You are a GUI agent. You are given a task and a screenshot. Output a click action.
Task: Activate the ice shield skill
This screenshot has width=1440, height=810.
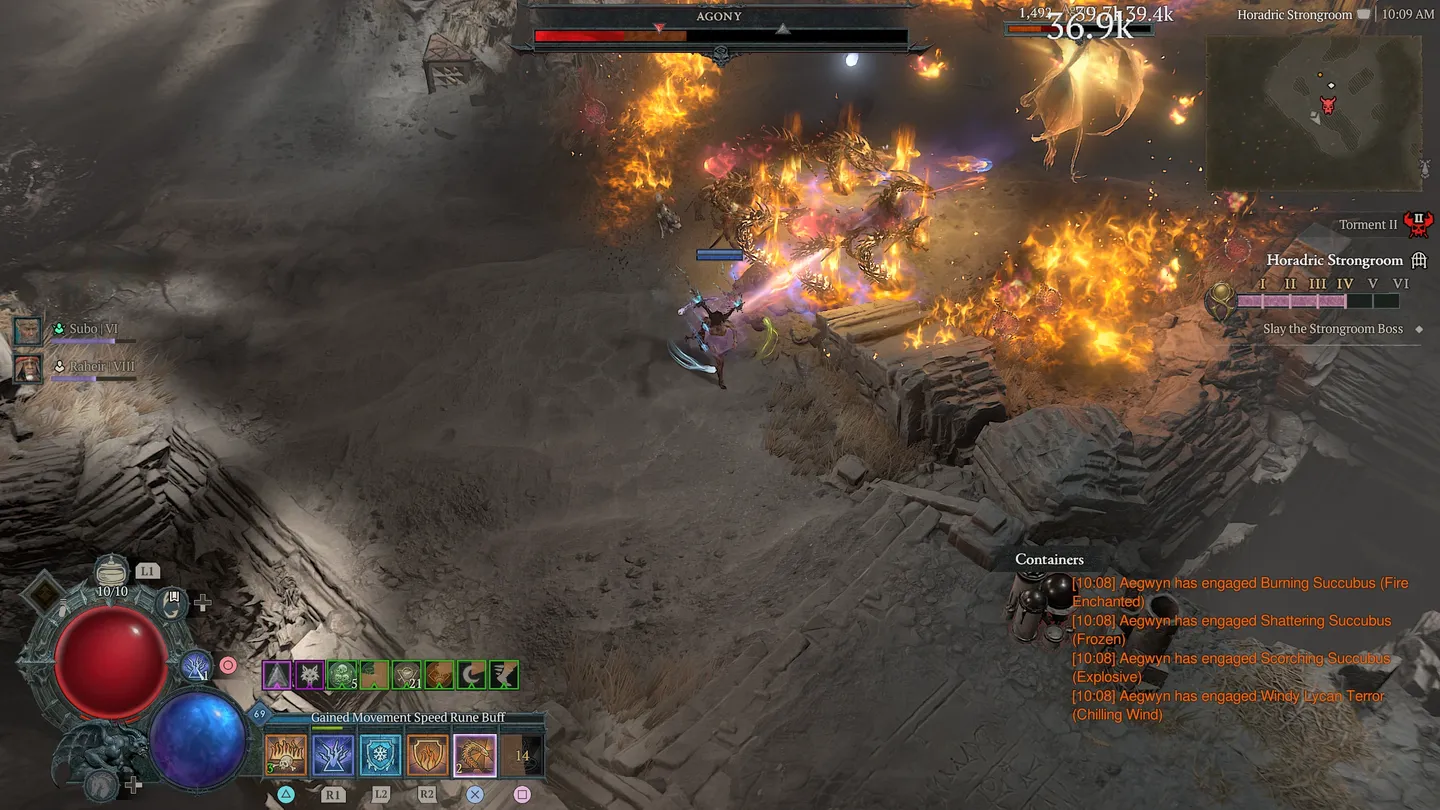(x=380, y=756)
